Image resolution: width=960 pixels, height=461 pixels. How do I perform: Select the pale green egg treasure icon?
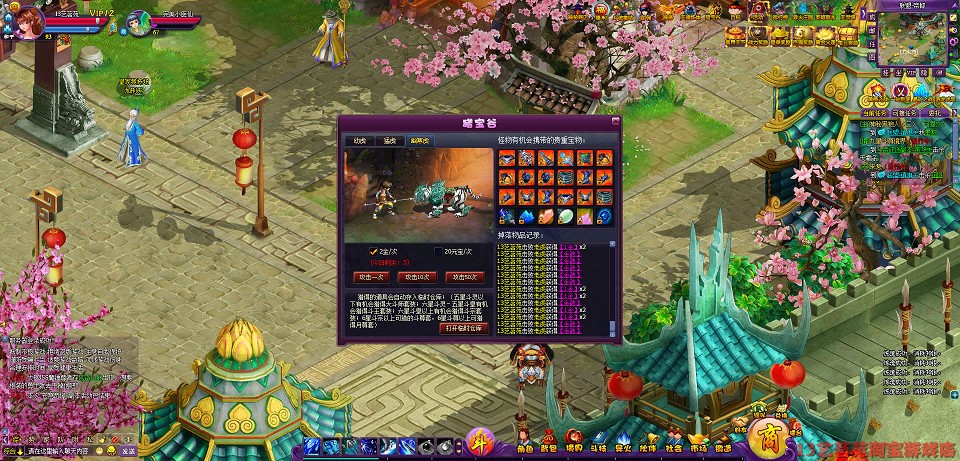(565, 216)
